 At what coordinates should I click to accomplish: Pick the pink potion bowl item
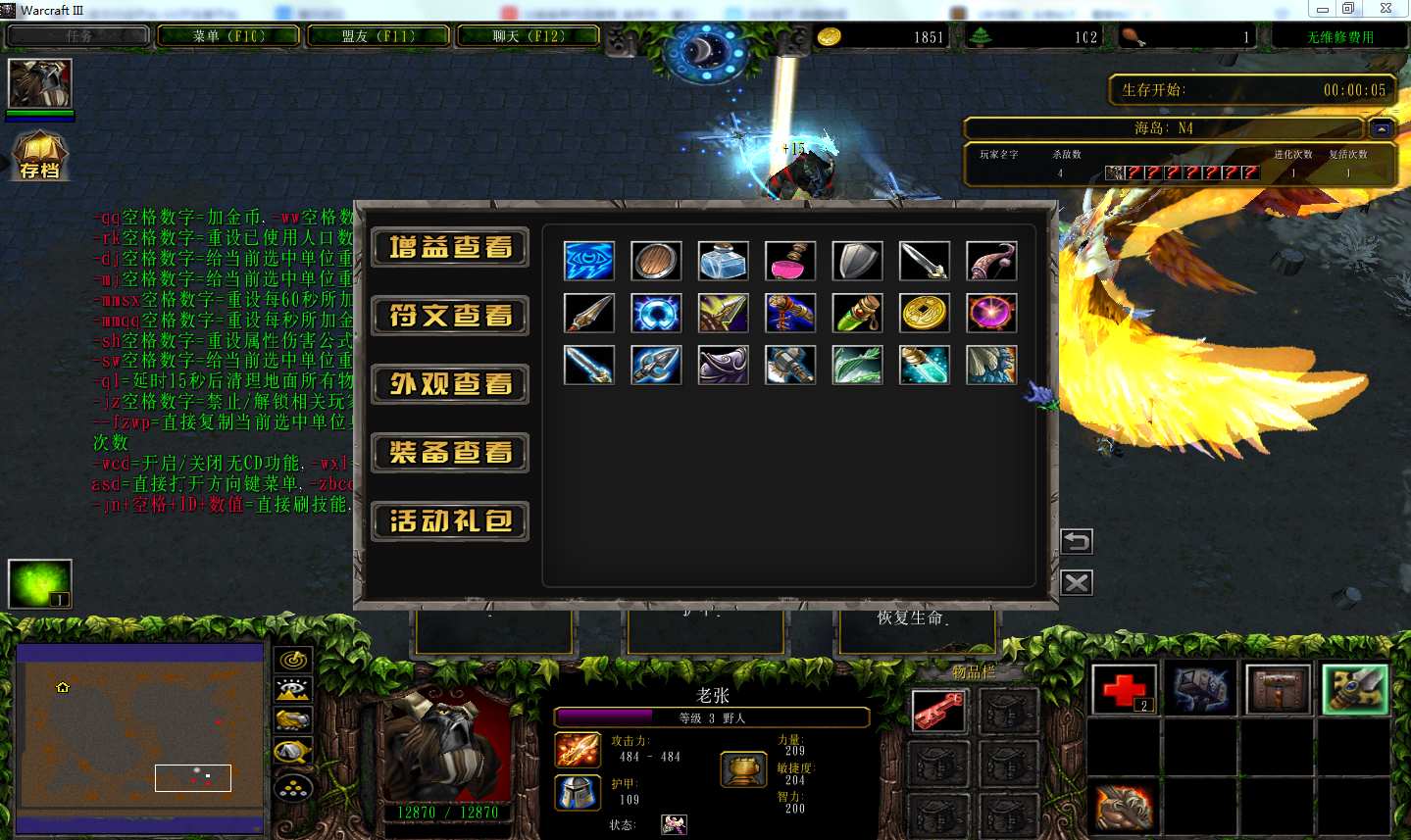coord(790,262)
